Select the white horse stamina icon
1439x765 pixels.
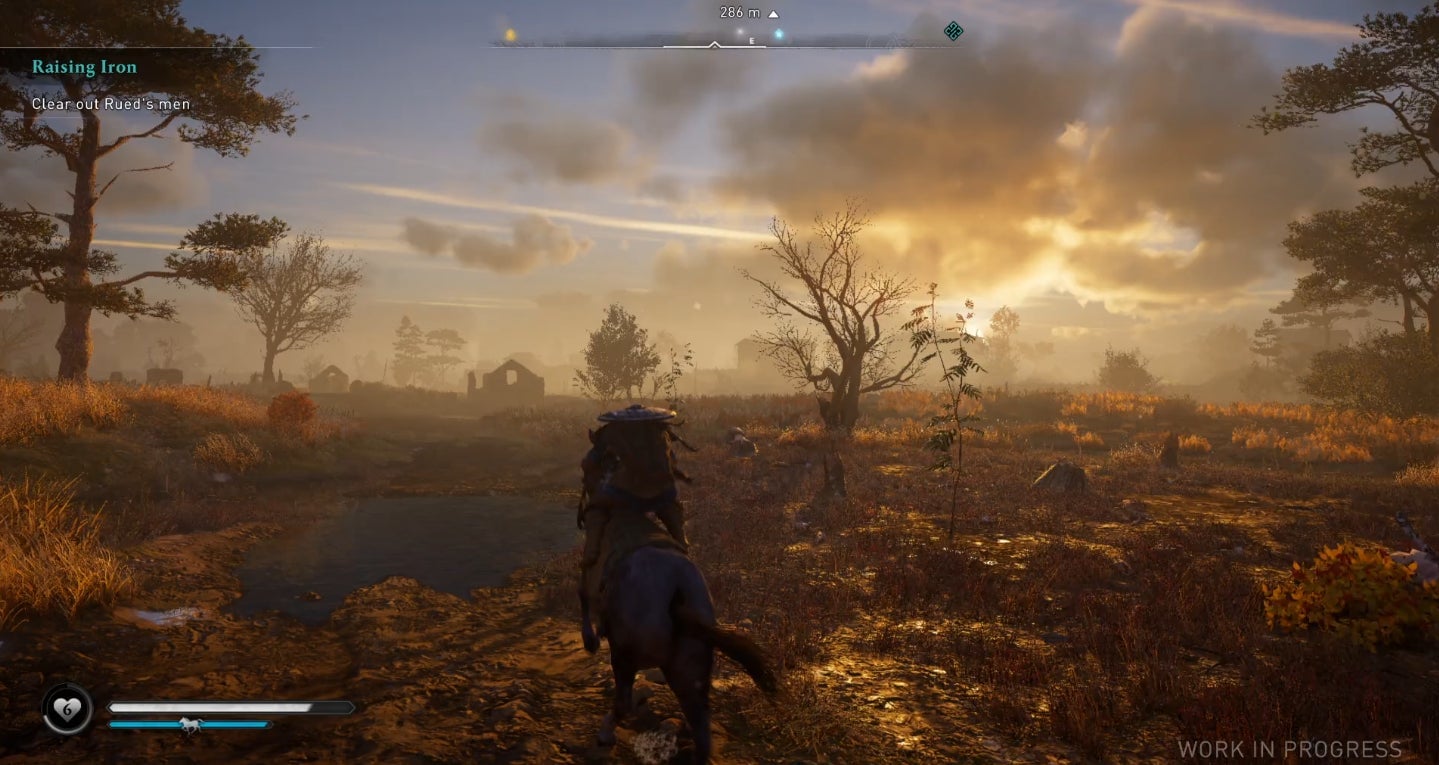pos(191,724)
